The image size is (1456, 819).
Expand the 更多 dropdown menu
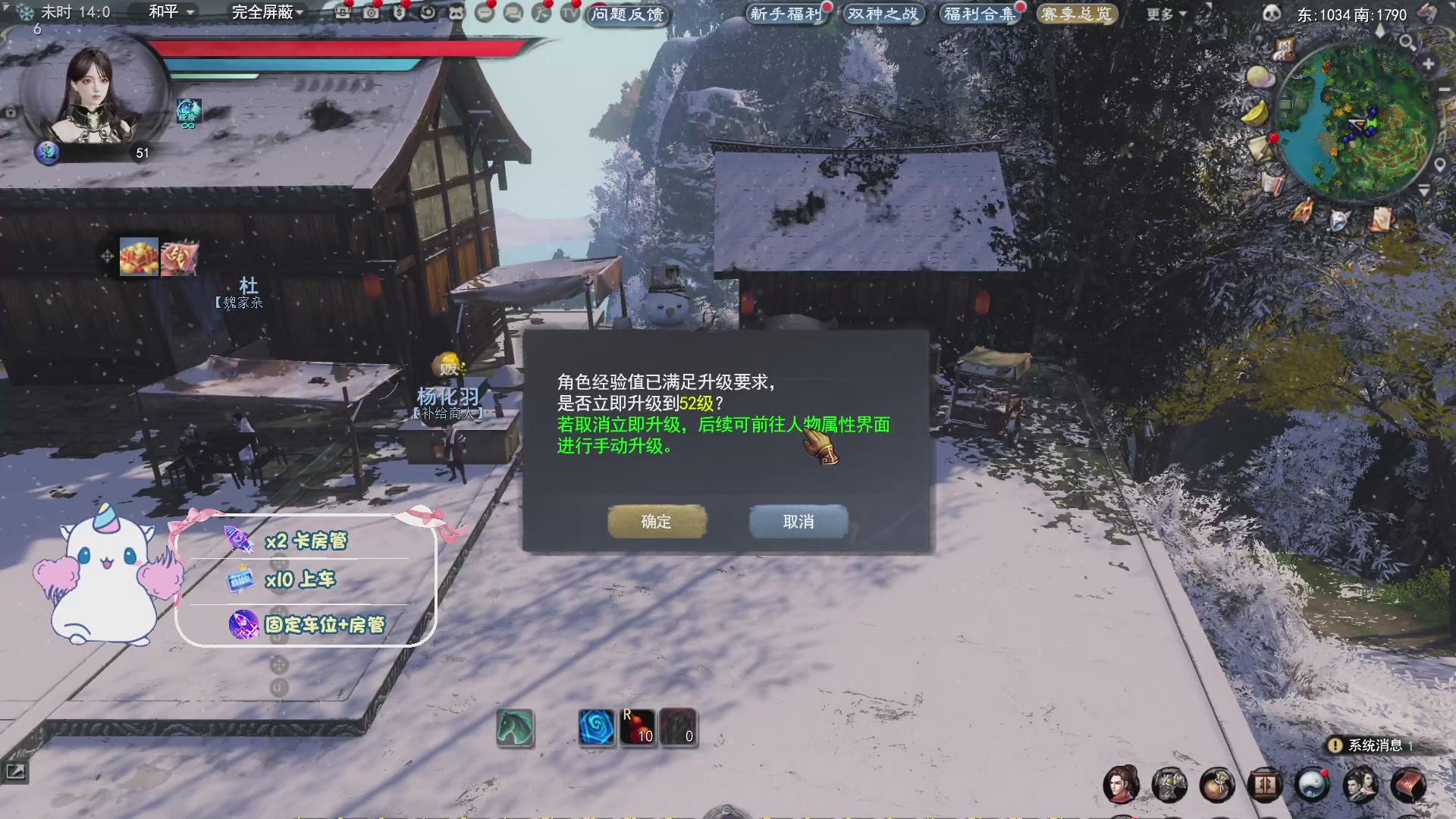click(x=1160, y=15)
